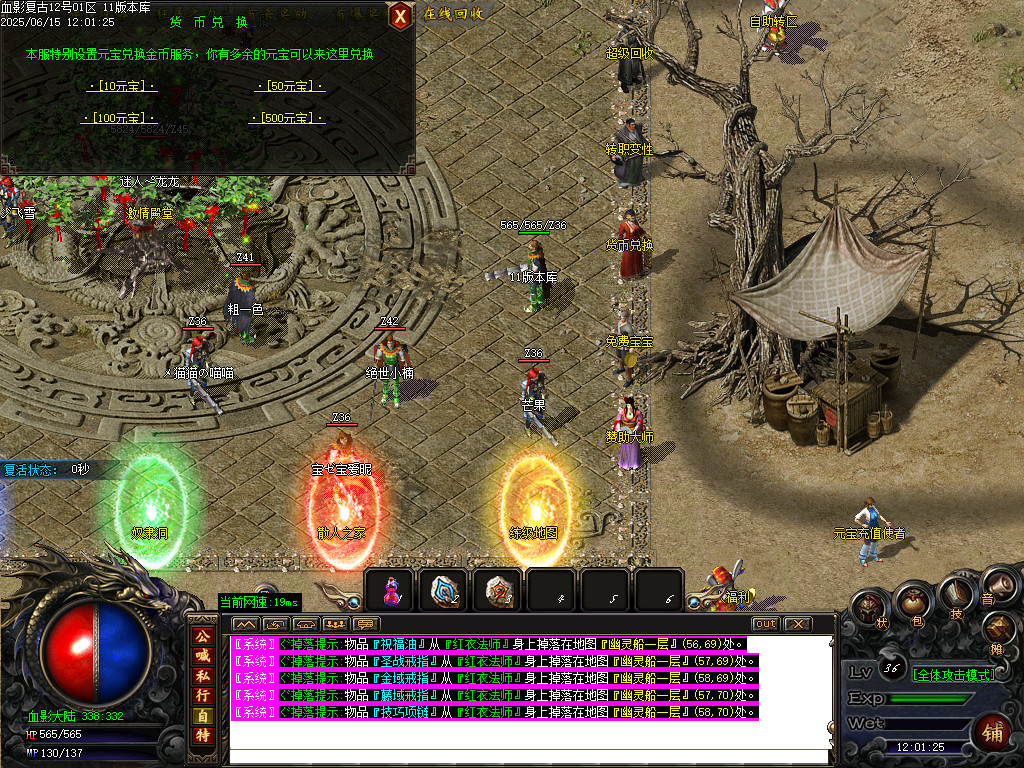Open the skills (技) book
1024x768 pixels.
pos(953,598)
